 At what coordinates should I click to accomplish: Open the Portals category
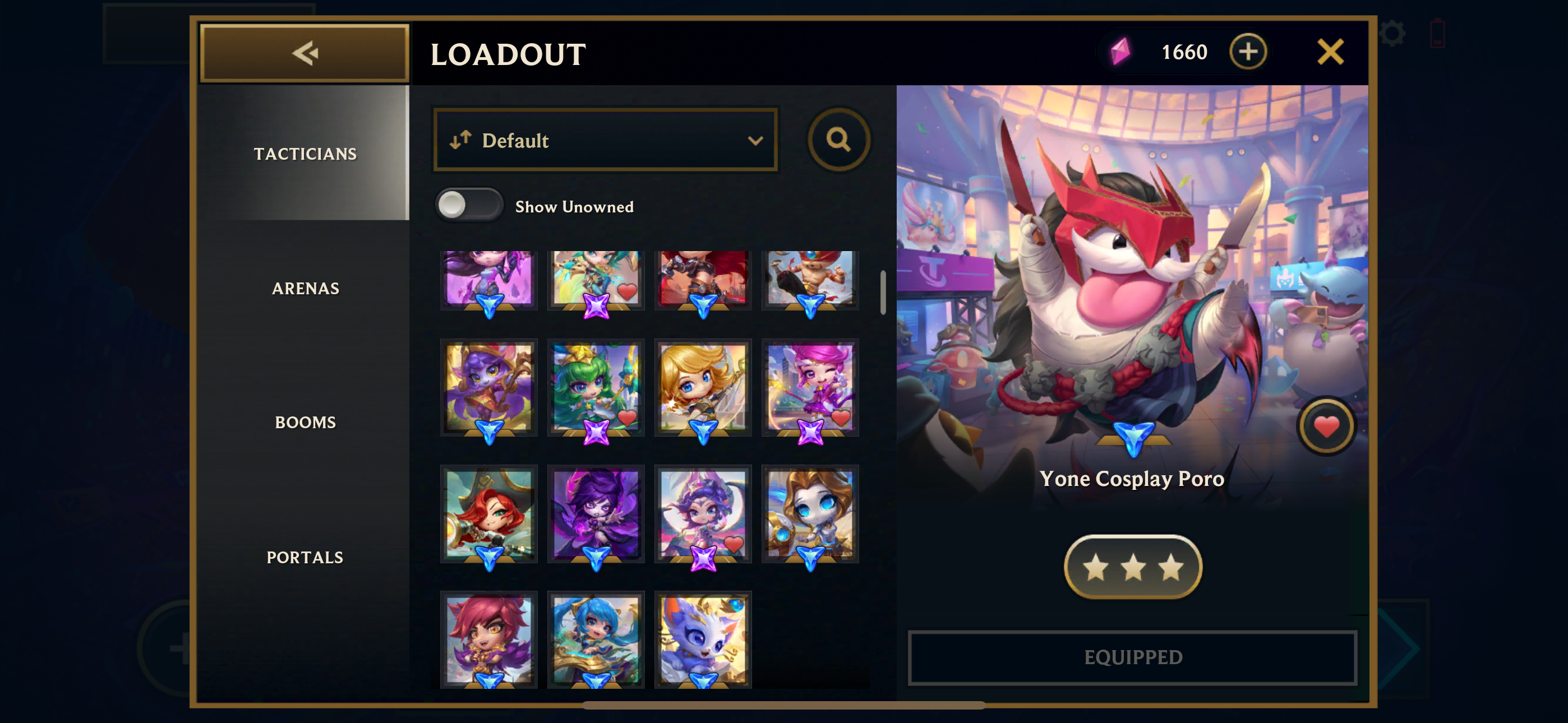click(x=305, y=557)
